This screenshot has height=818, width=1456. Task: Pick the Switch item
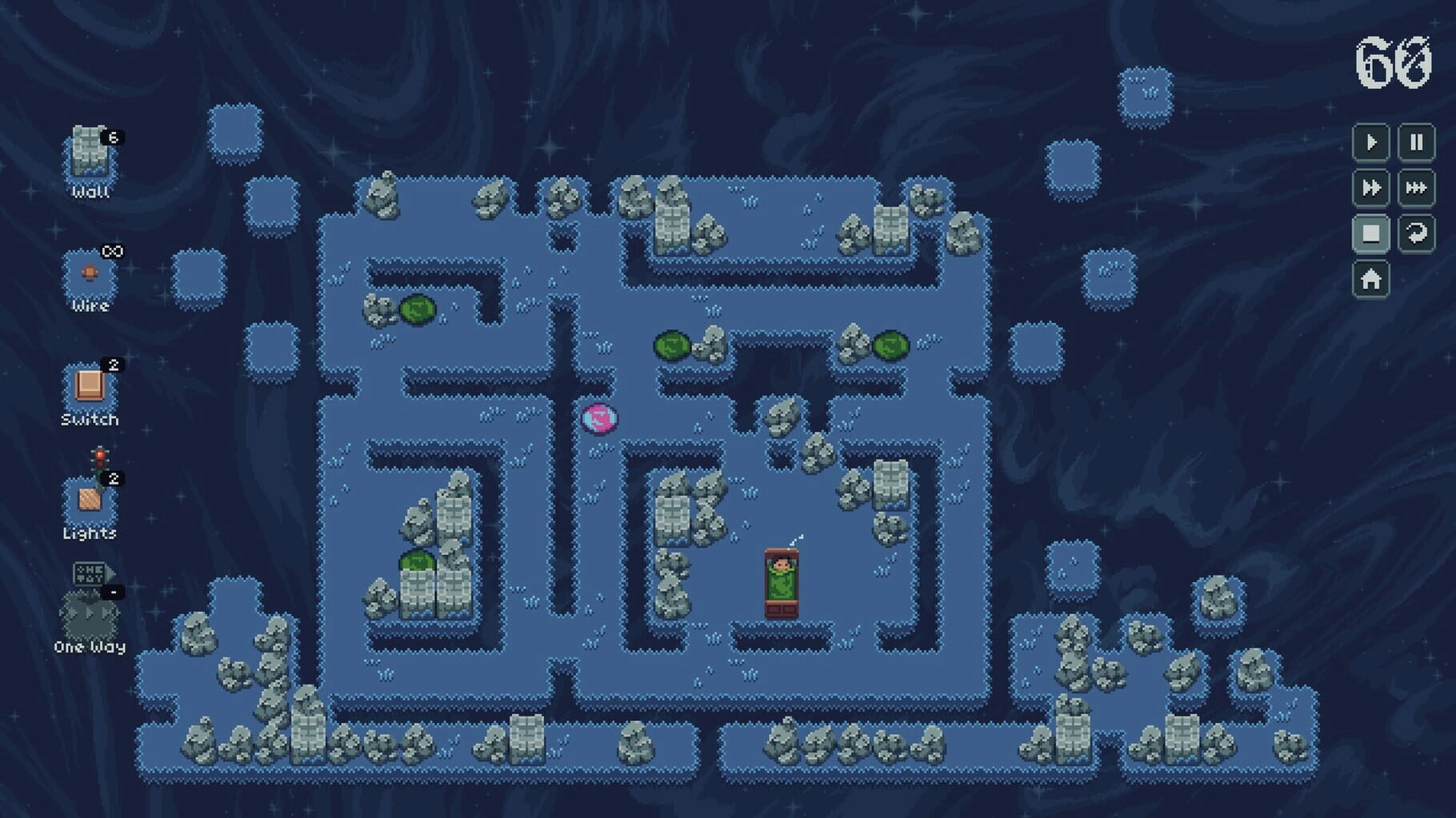click(x=90, y=387)
